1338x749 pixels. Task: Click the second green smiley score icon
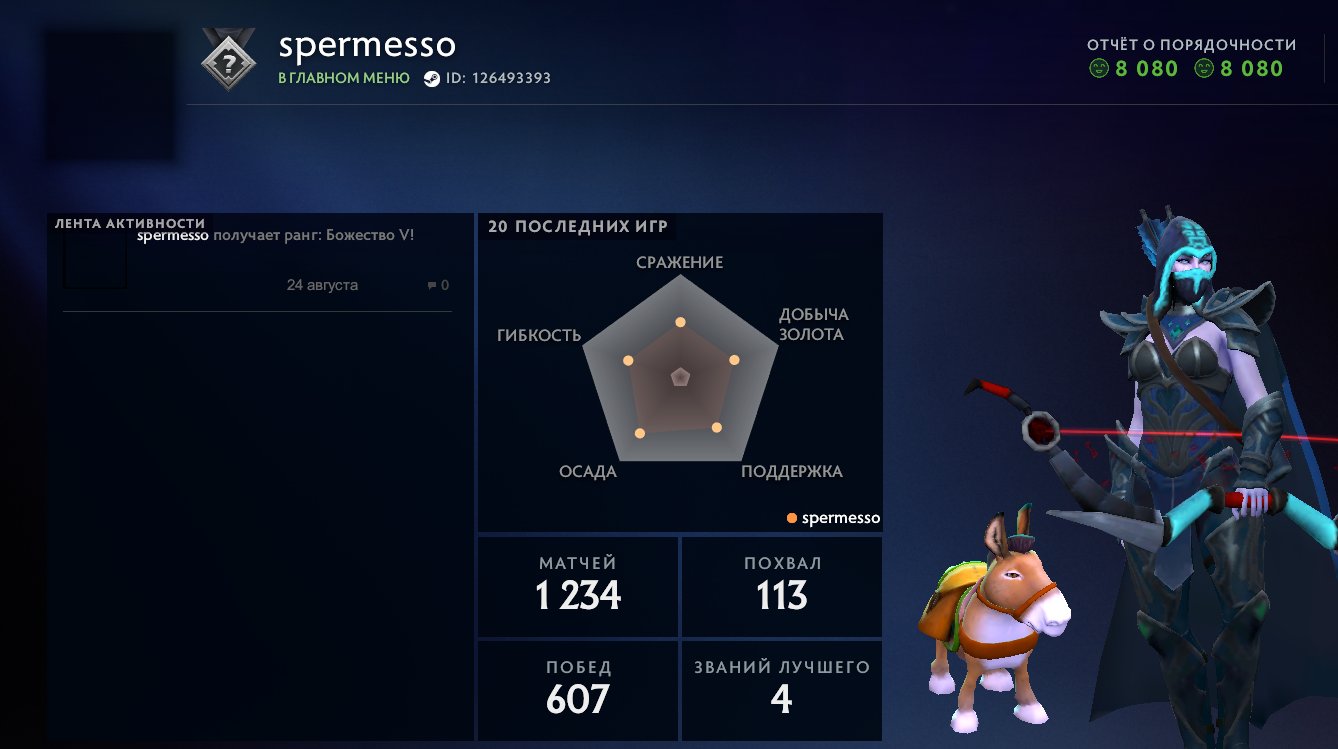coord(1204,69)
